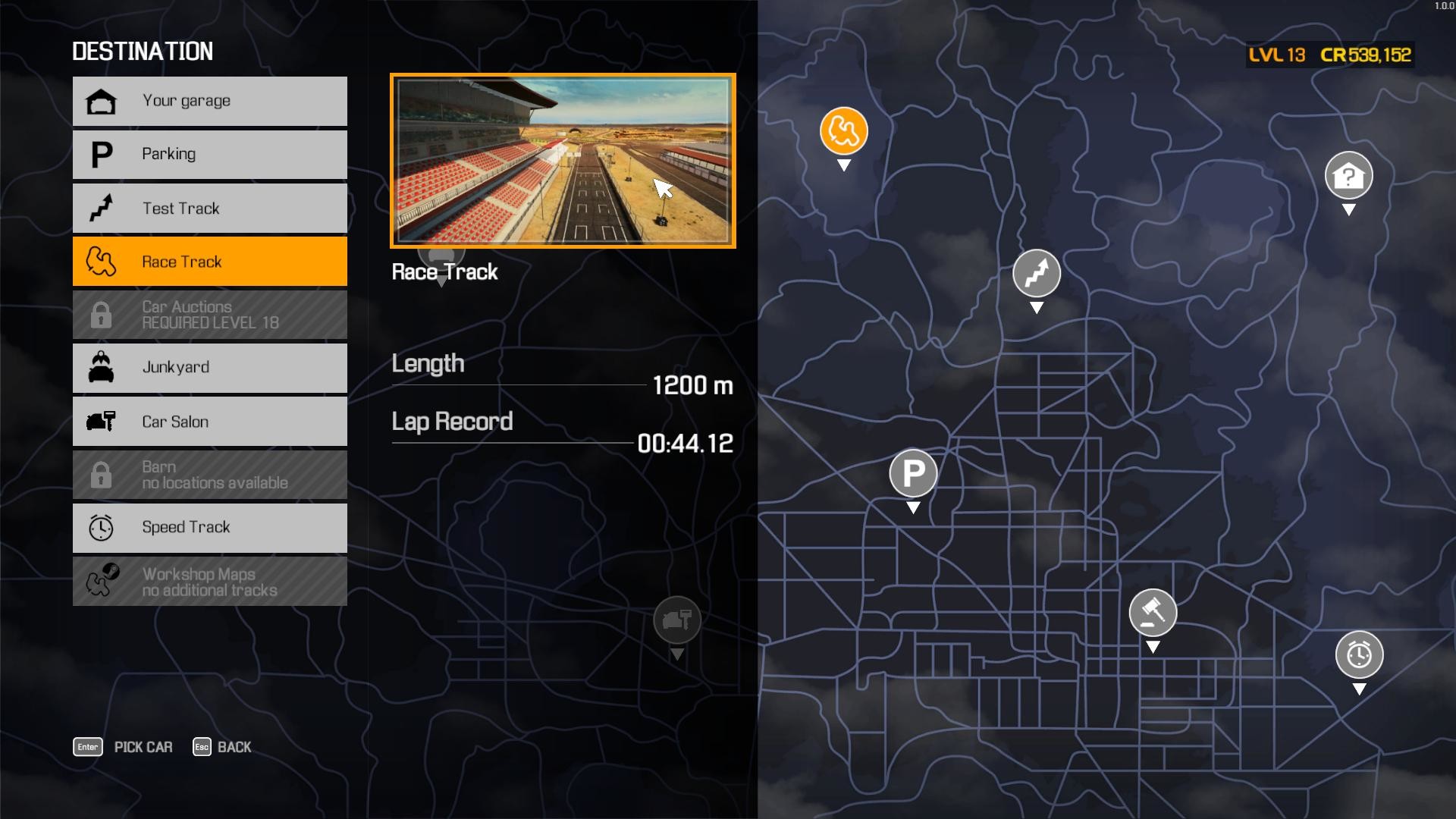Viewport: 1456px width, 819px height.
Task: Select the Speed Track destination
Action: [209, 527]
